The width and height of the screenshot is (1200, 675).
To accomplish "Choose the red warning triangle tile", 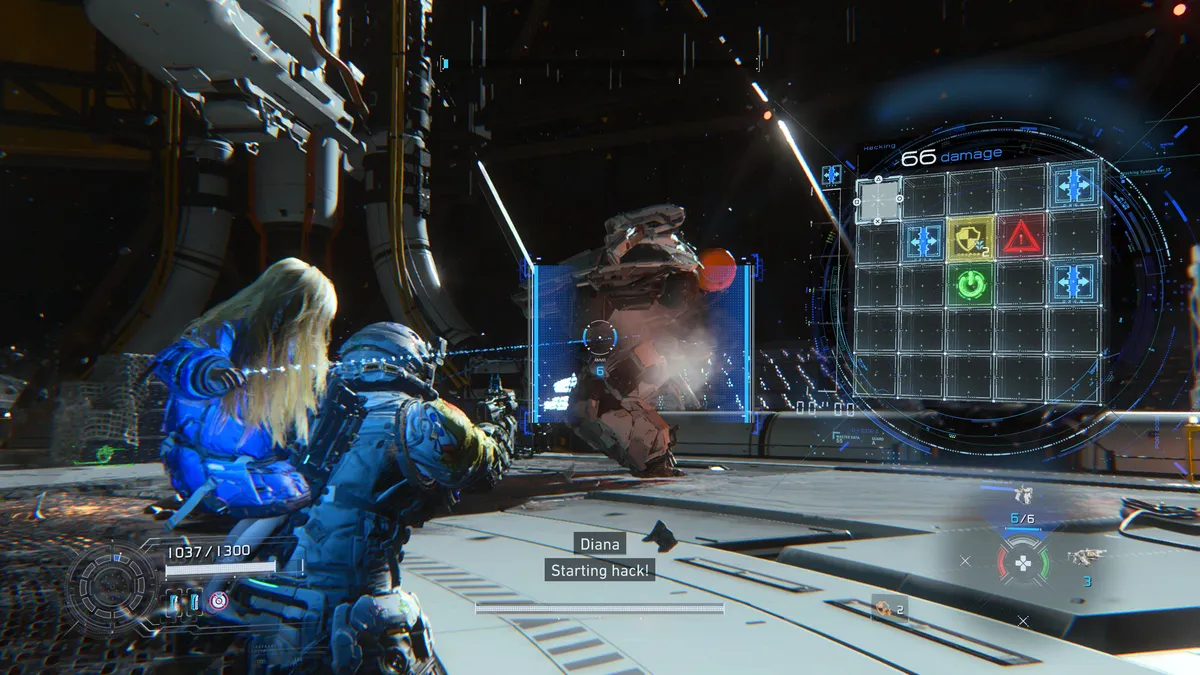I will (x=1021, y=237).
